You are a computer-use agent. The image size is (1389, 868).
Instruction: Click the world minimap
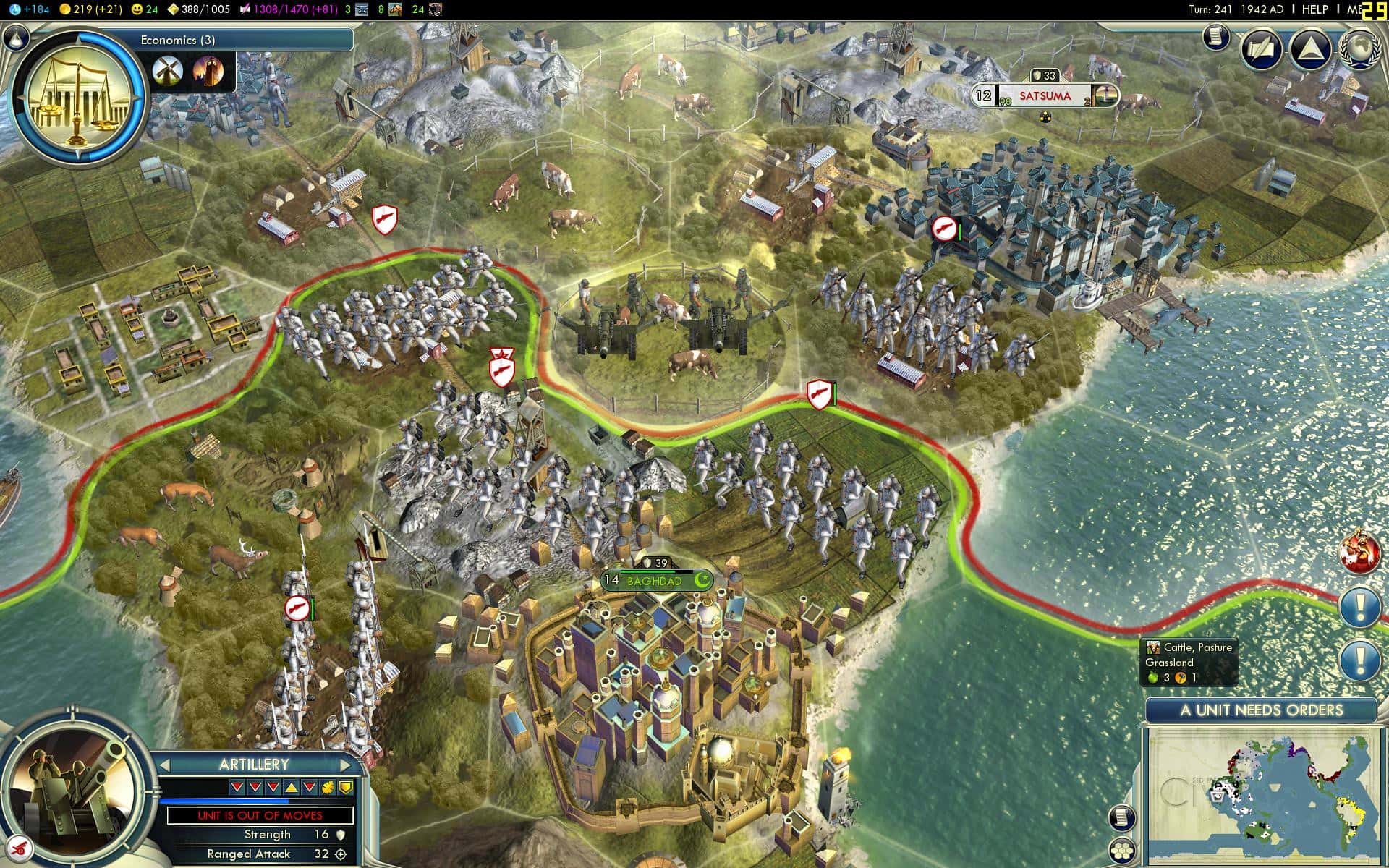[x=1259, y=796]
